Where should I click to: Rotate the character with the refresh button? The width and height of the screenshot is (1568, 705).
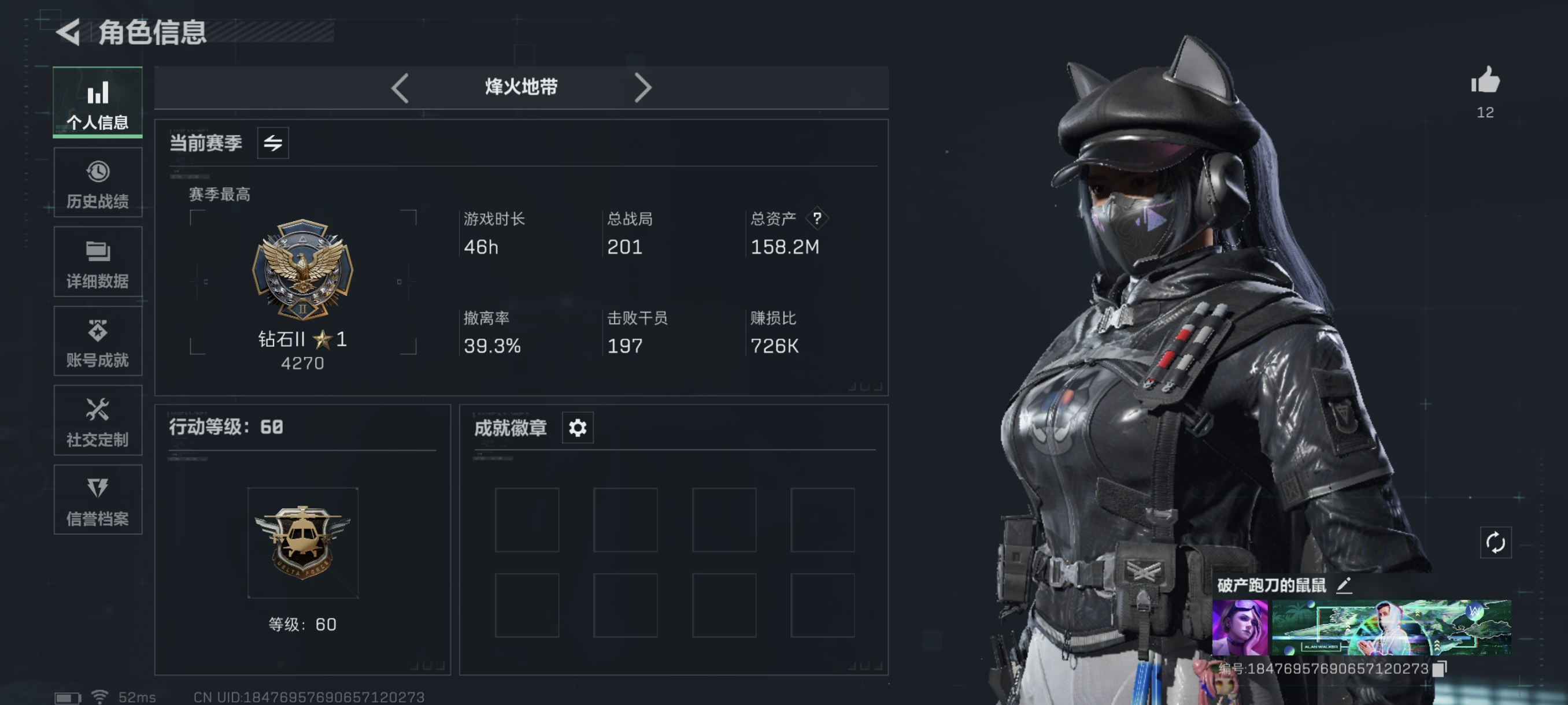(x=1495, y=543)
